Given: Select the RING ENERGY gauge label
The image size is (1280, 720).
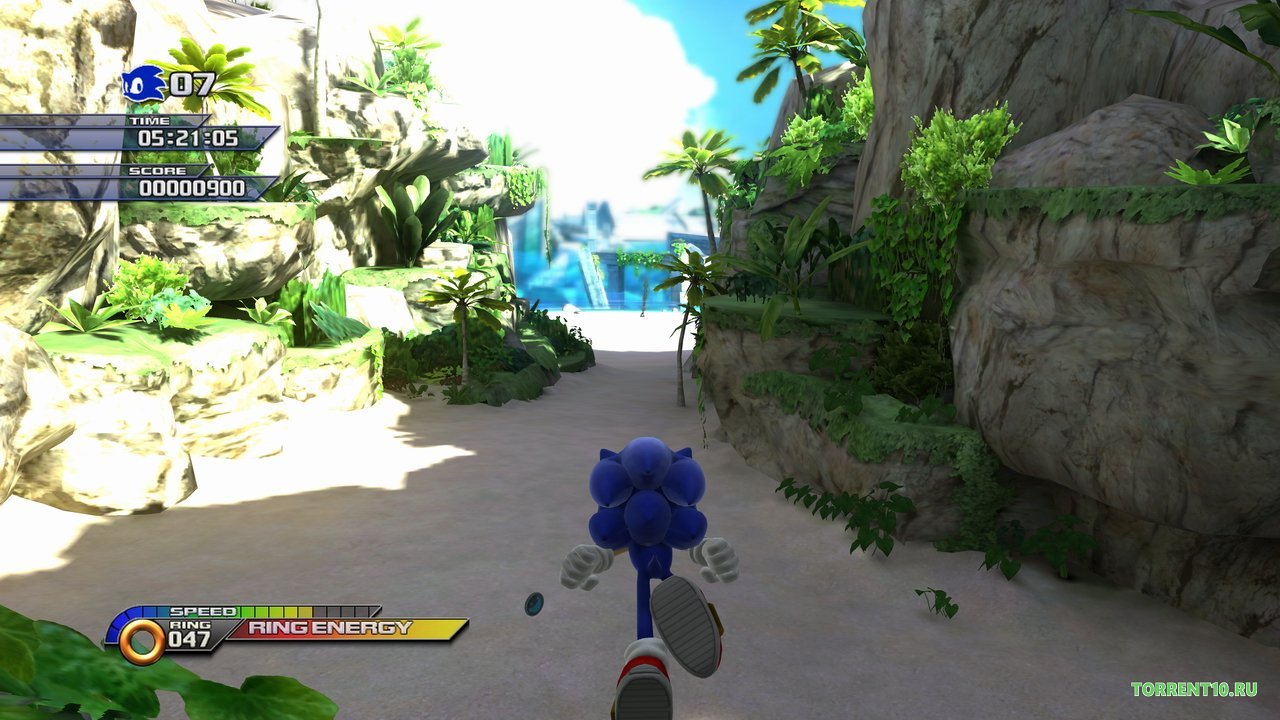Looking at the screenshot, I should point(330,629).
